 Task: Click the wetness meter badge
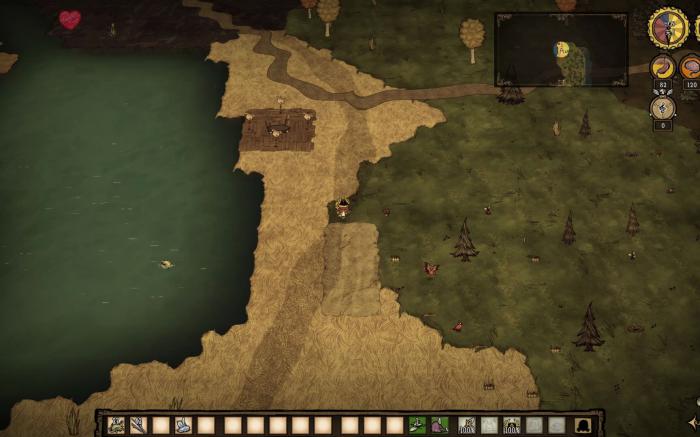point(663,107)
